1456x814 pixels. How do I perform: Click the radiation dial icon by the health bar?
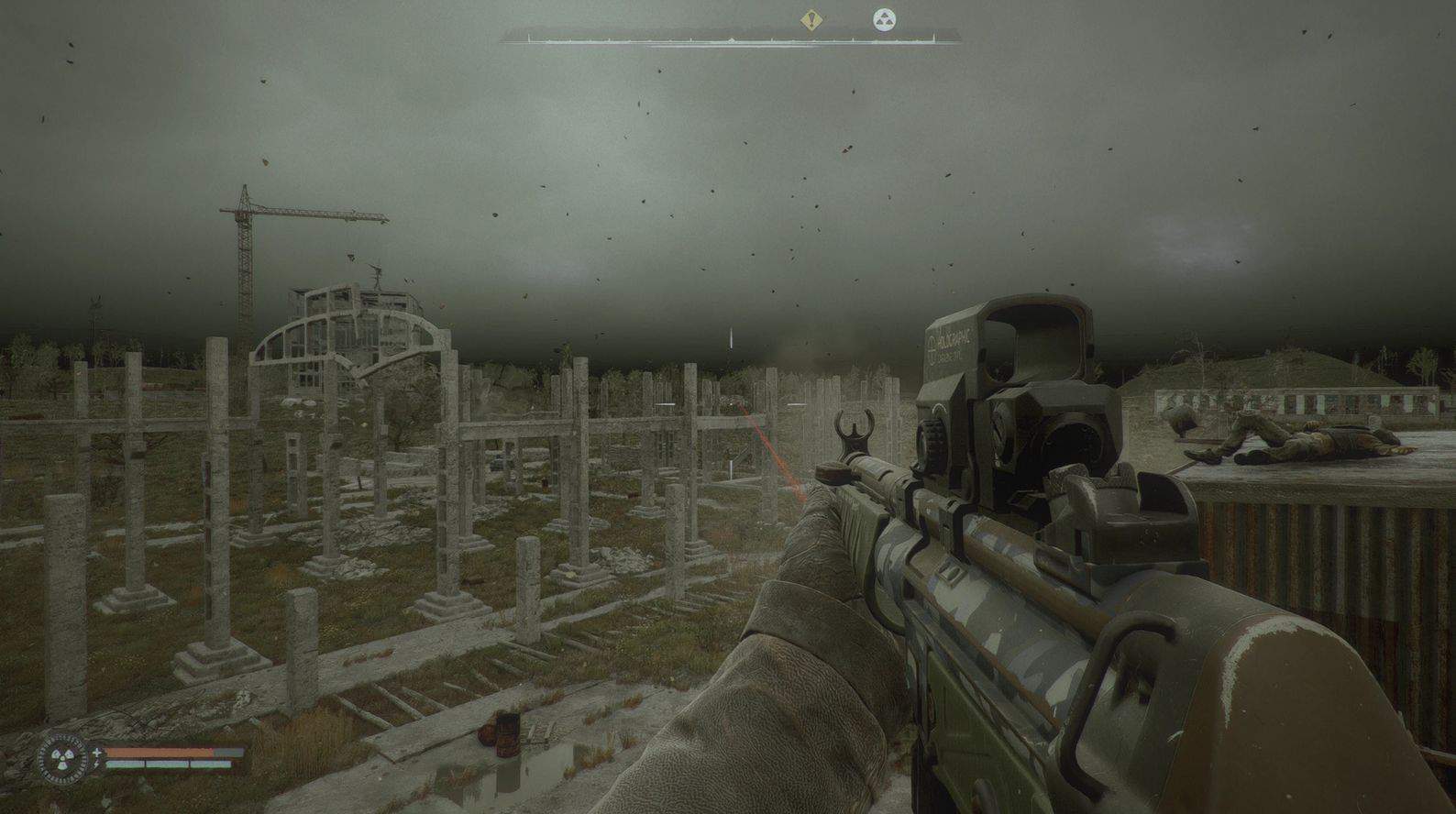pos(63,758)
